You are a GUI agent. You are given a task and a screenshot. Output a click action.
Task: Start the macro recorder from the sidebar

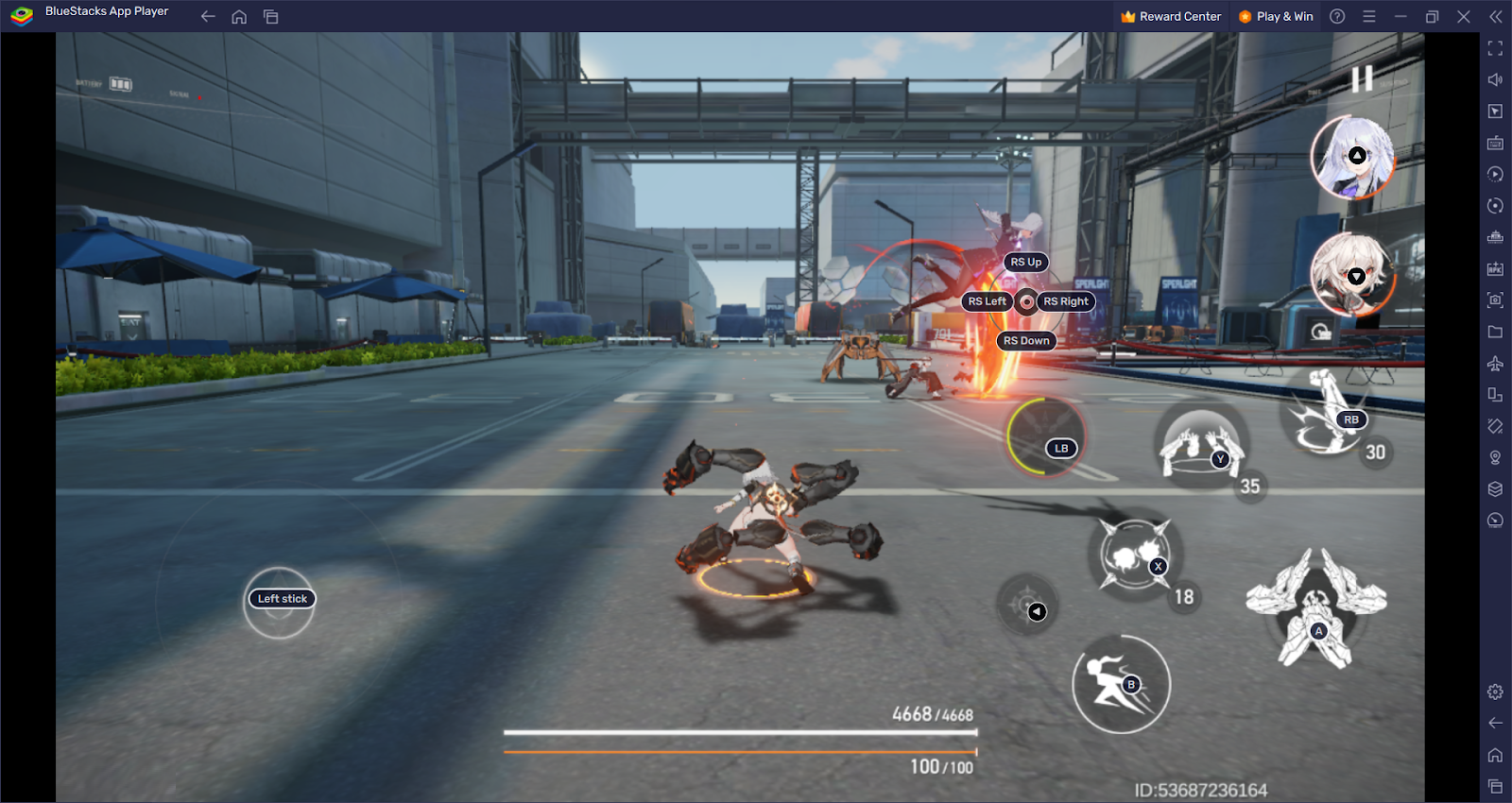pyautogui.click(x=1496, y=174)
